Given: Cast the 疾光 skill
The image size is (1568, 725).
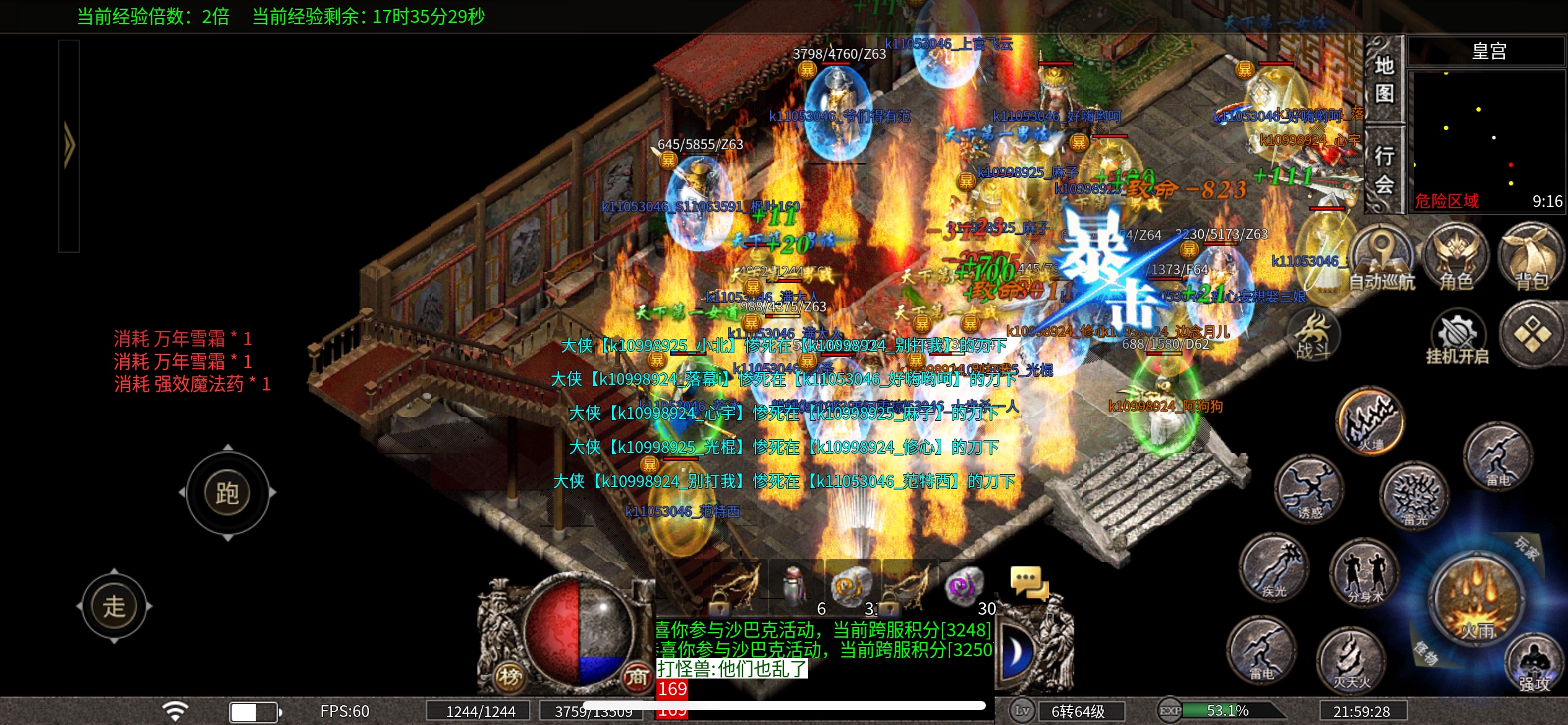Looking at the screenshot, I should pyautogui.click(x=1274, y=568).
